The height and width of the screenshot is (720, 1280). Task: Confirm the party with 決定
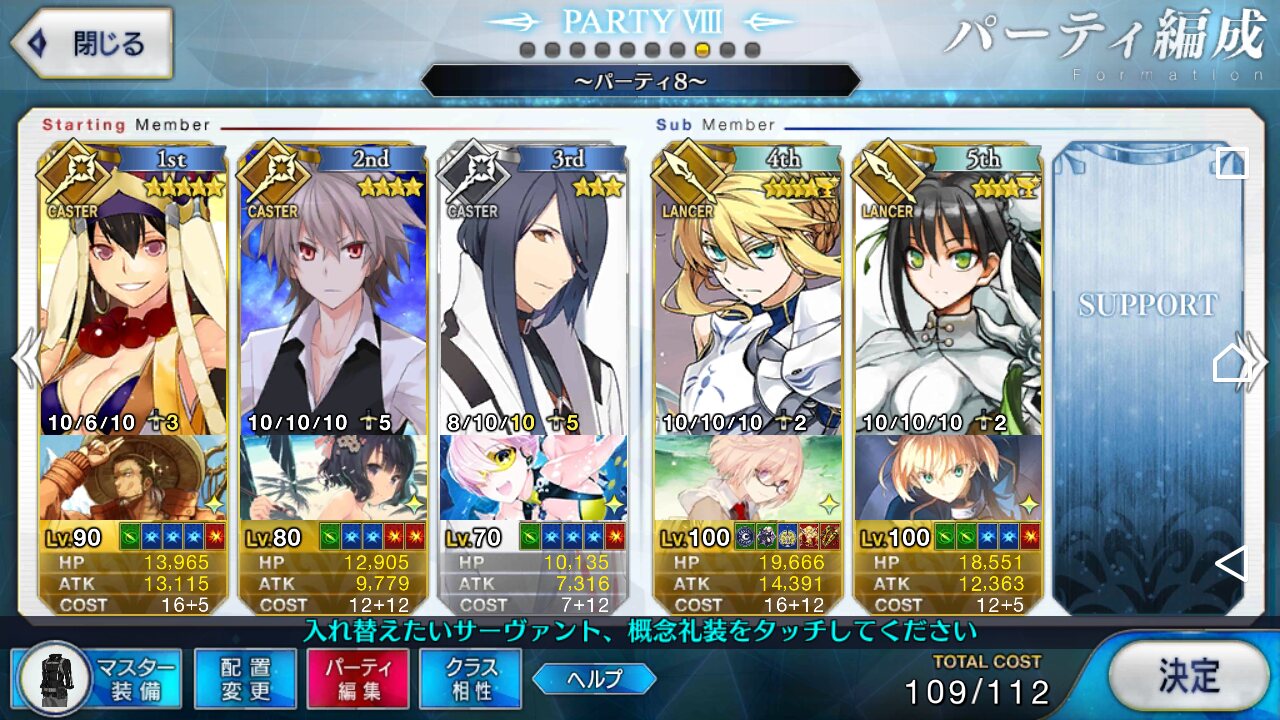point(1188,676)
